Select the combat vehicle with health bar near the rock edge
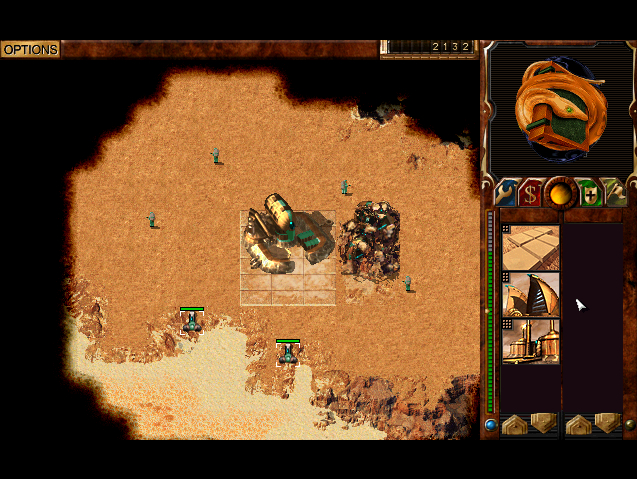The width and height of the screenshot is (637, 479). tap(192, 322)
